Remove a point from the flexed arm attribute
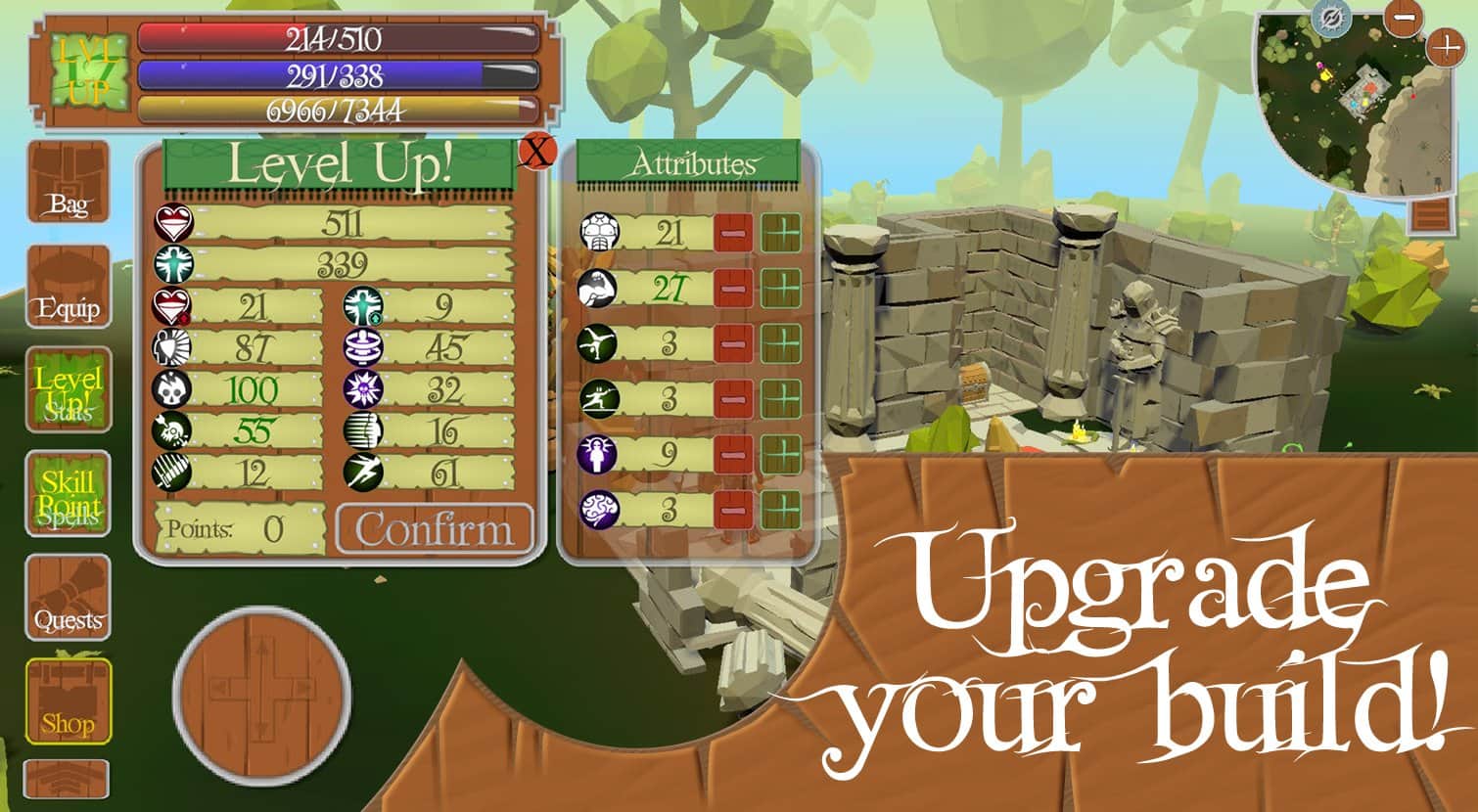 tap(732, 289)
